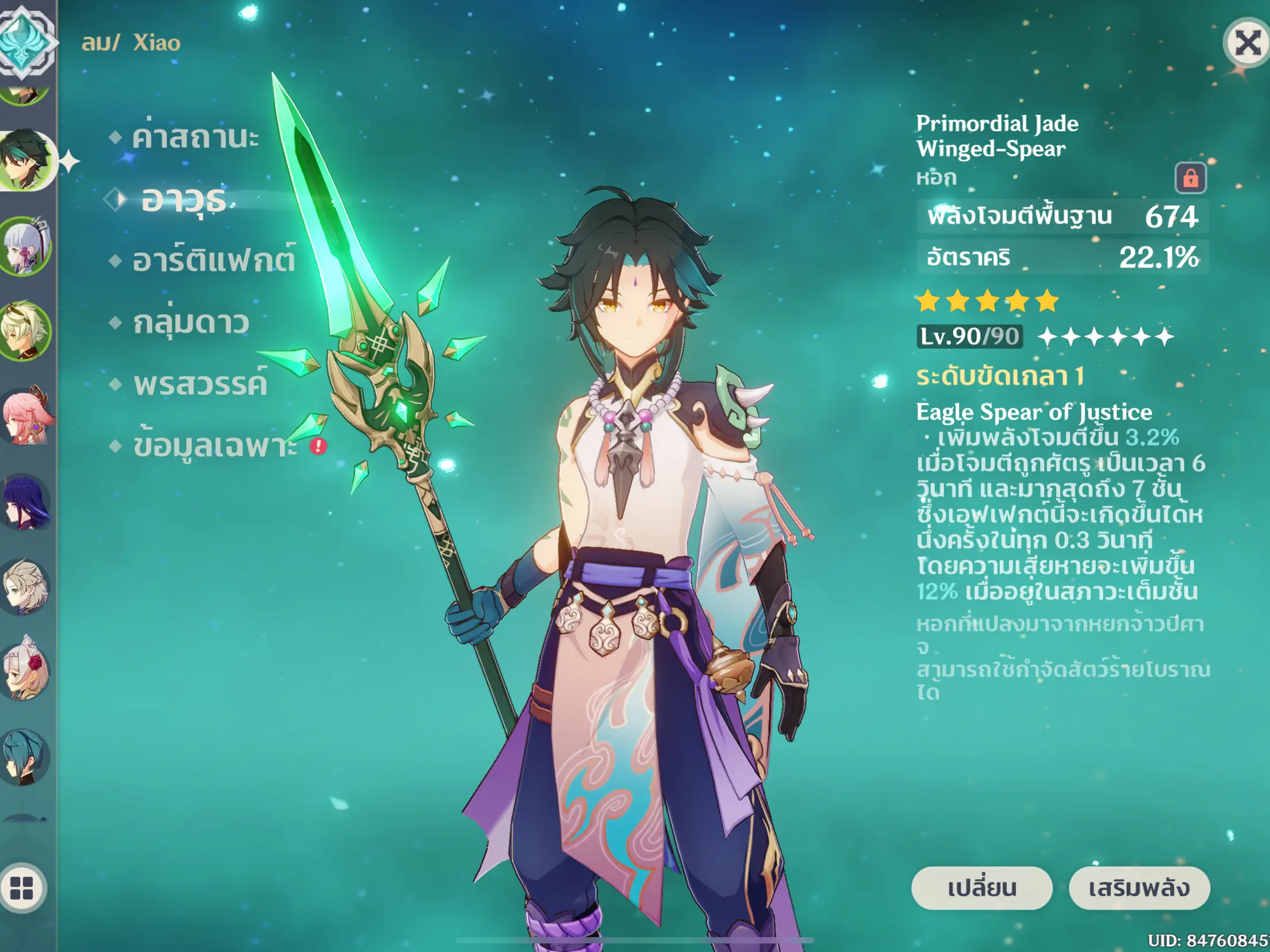The image size is (1270, 952).
Task: Toggle the weapon lock icon
Action: (x=1190, y=178)
